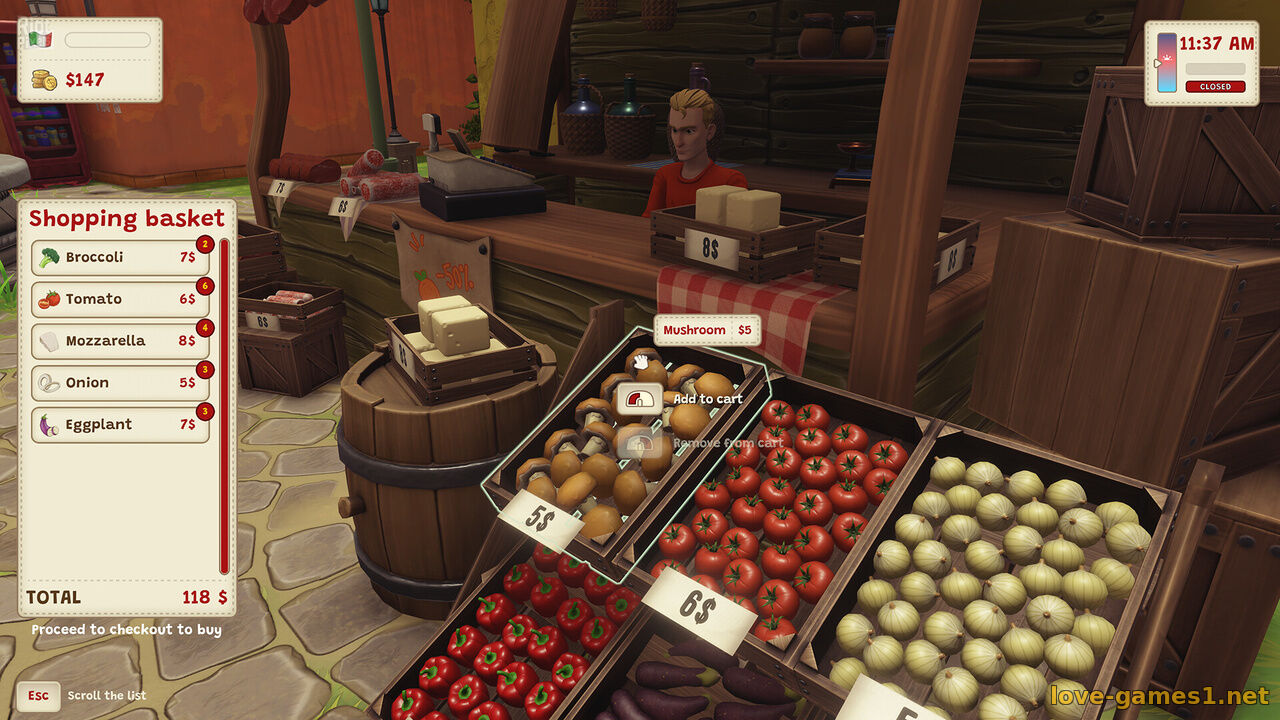
Task: Select the Broccoli row in shopping basket
Action: [120, 258]
